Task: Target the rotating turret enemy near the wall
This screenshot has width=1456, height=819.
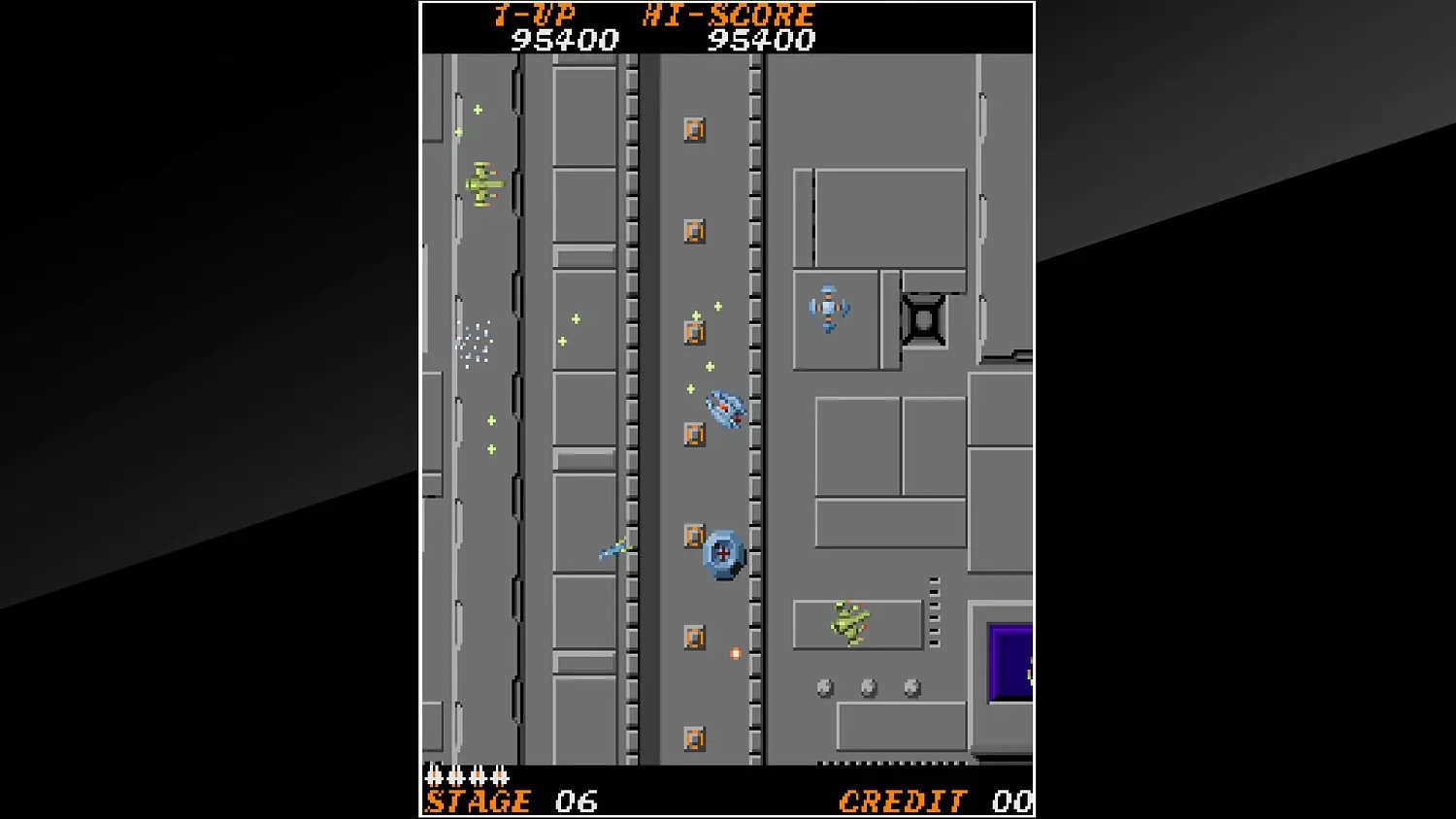Action: (x=827, y=309)
